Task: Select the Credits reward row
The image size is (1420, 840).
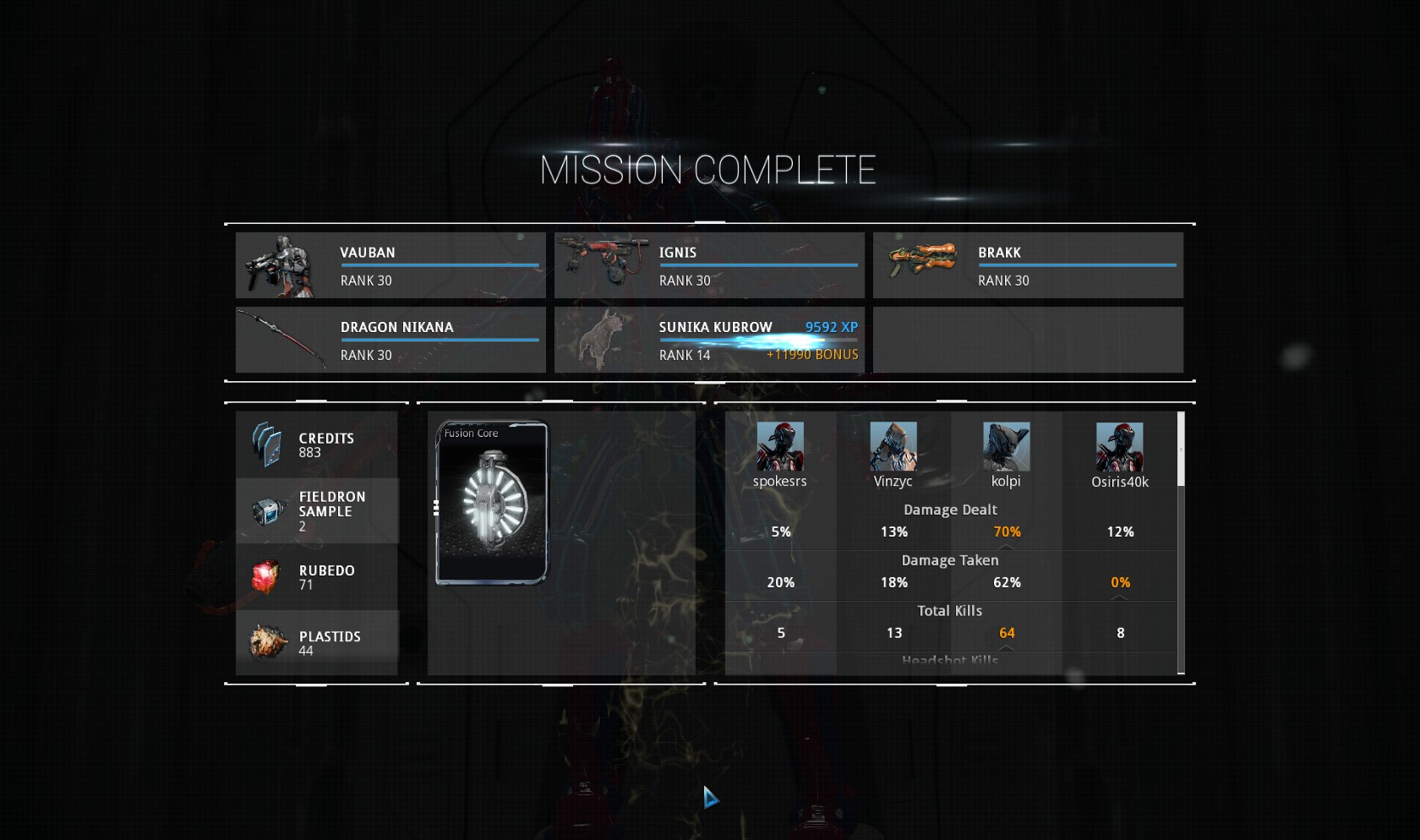Action: [x=317, y=445]
